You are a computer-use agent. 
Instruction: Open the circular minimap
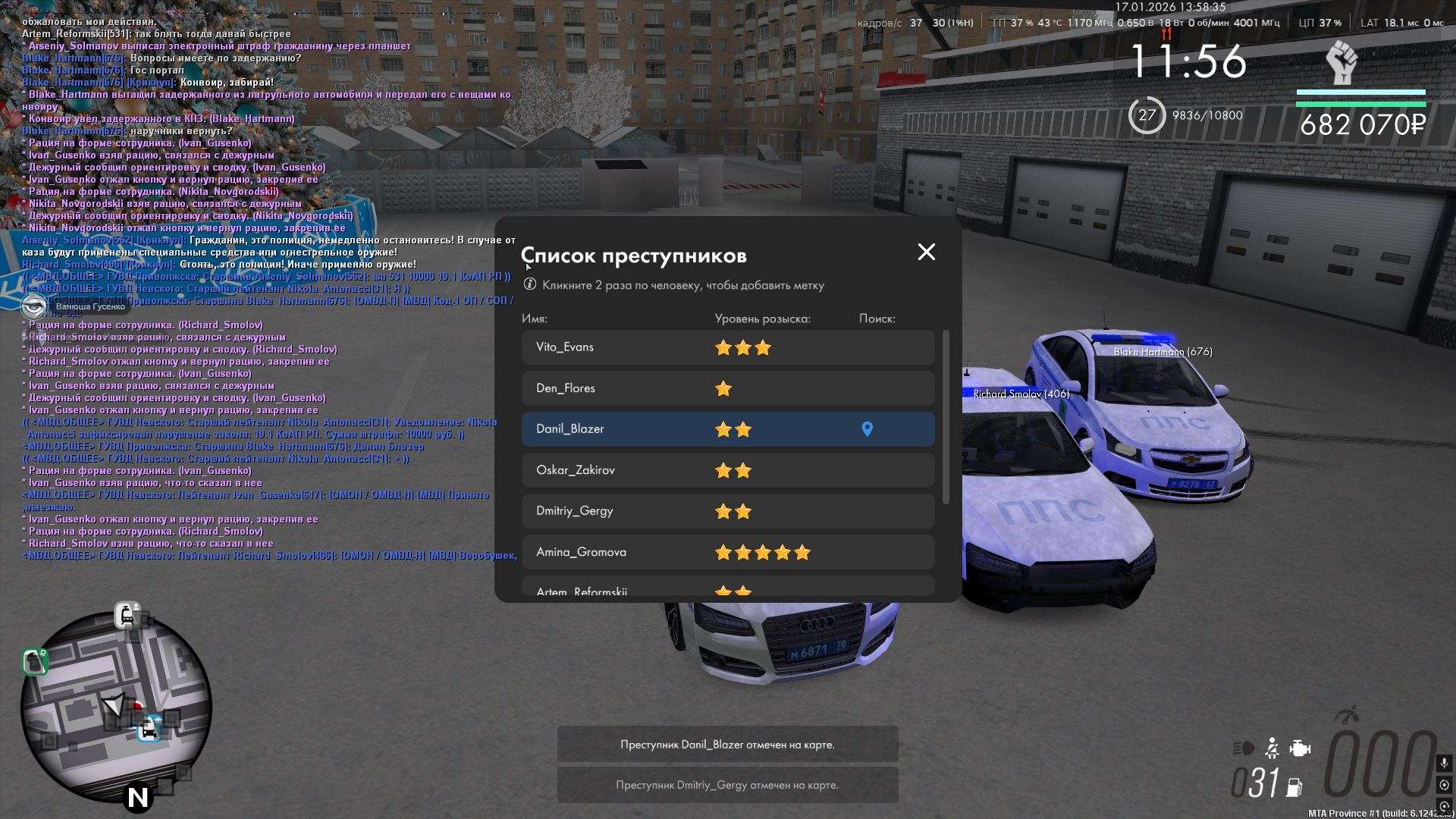(116, 708)
